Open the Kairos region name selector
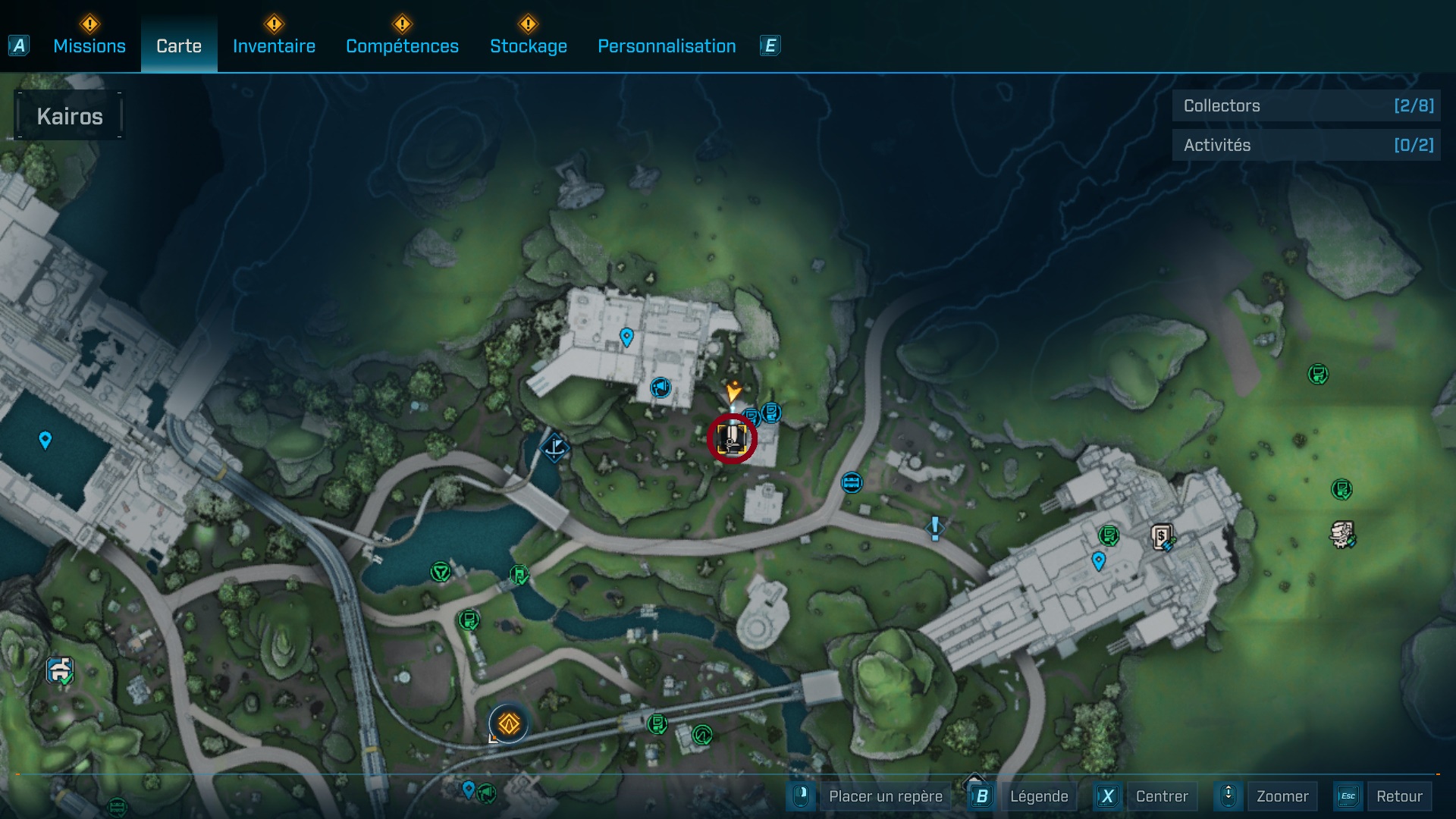This screenshot has height=819, width=1456. coord(71,115)
